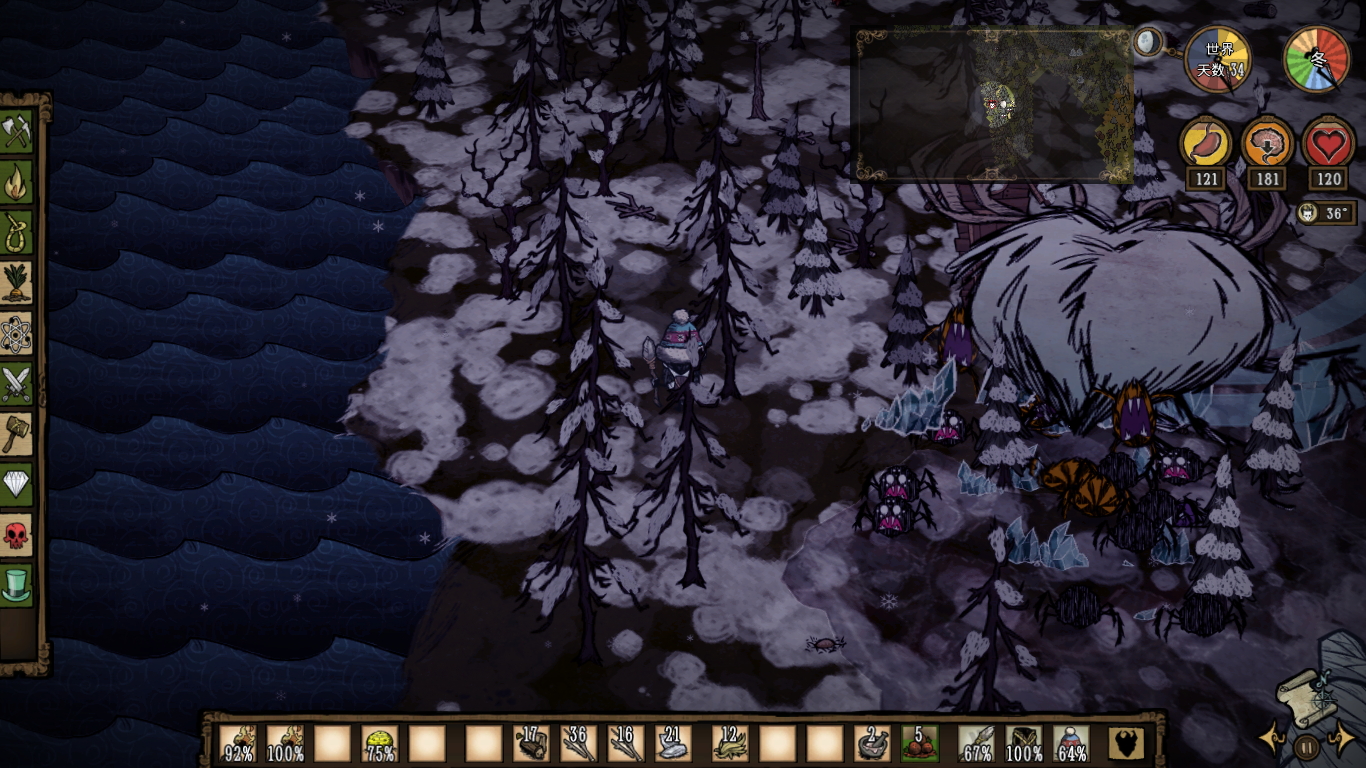The width and height of the screenshot is (1366, 768).
Task: Open the Dress top hat crafting tab
Action: 17,585
